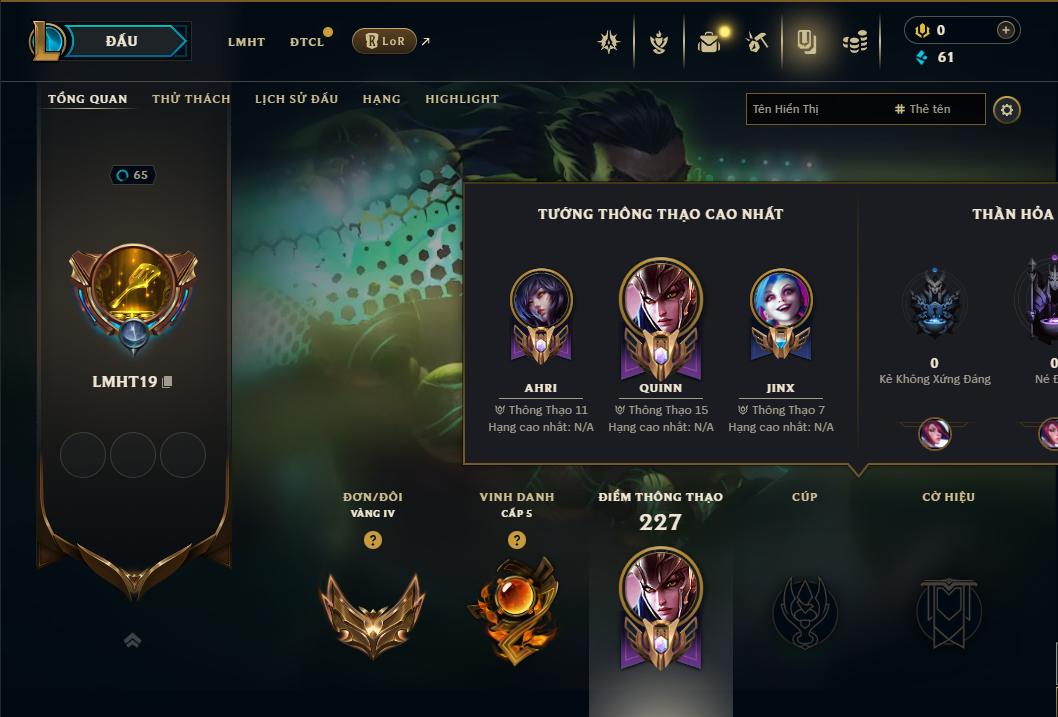The image size is (1058, 717).
Task: Select the HẠNG tab
Action: pos(381,99)
